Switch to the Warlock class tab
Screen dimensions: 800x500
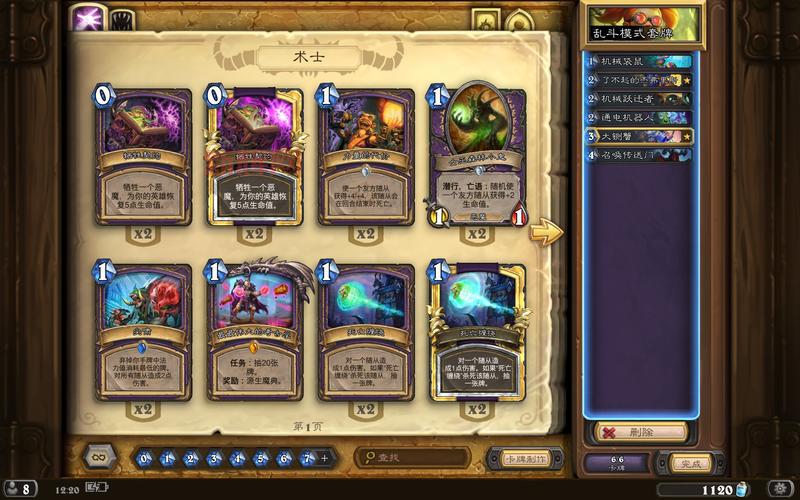89,19
